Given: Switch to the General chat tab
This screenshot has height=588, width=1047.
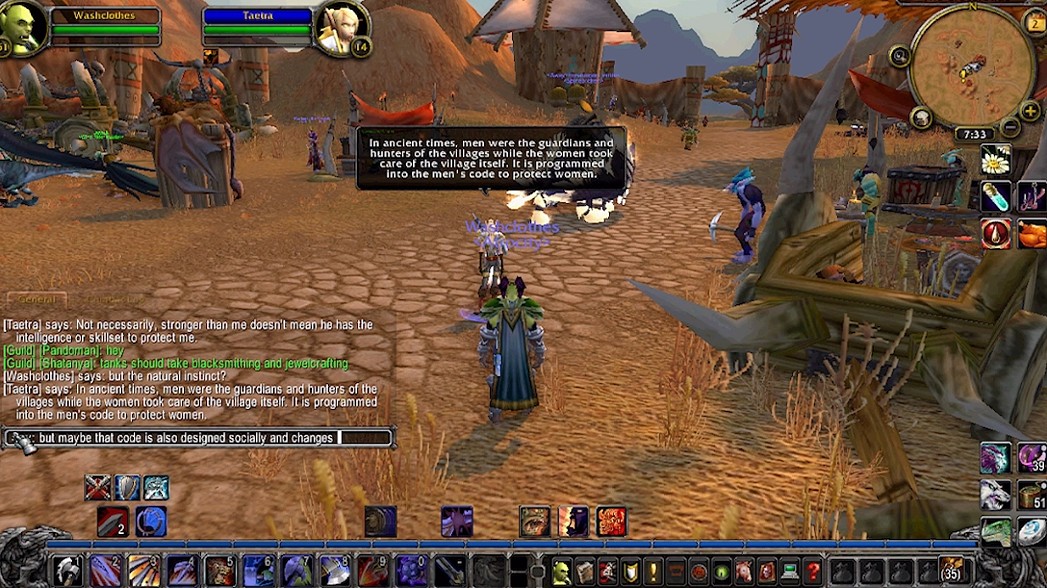Looking at the screenshot, I should coord(36,299).
